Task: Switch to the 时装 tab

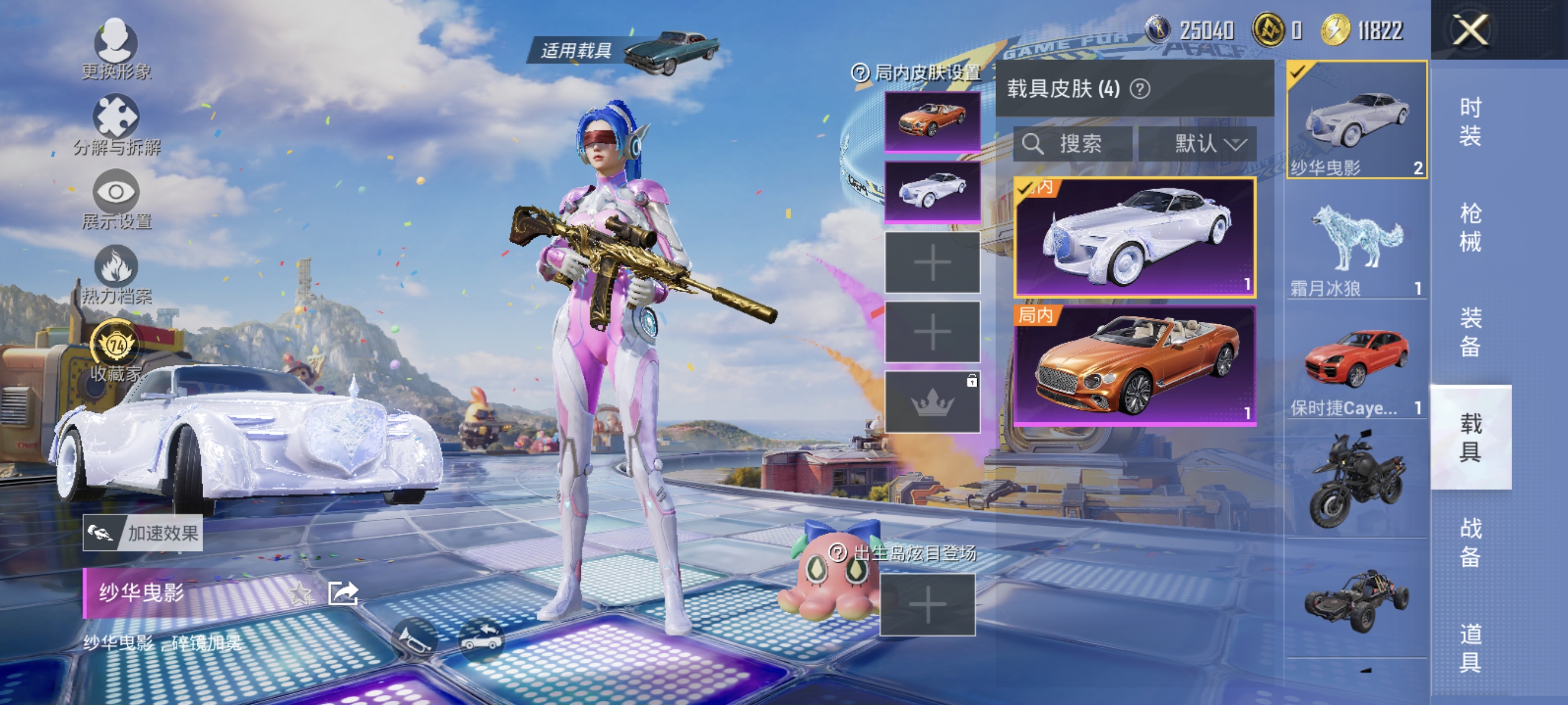Action: (1470, 122)
